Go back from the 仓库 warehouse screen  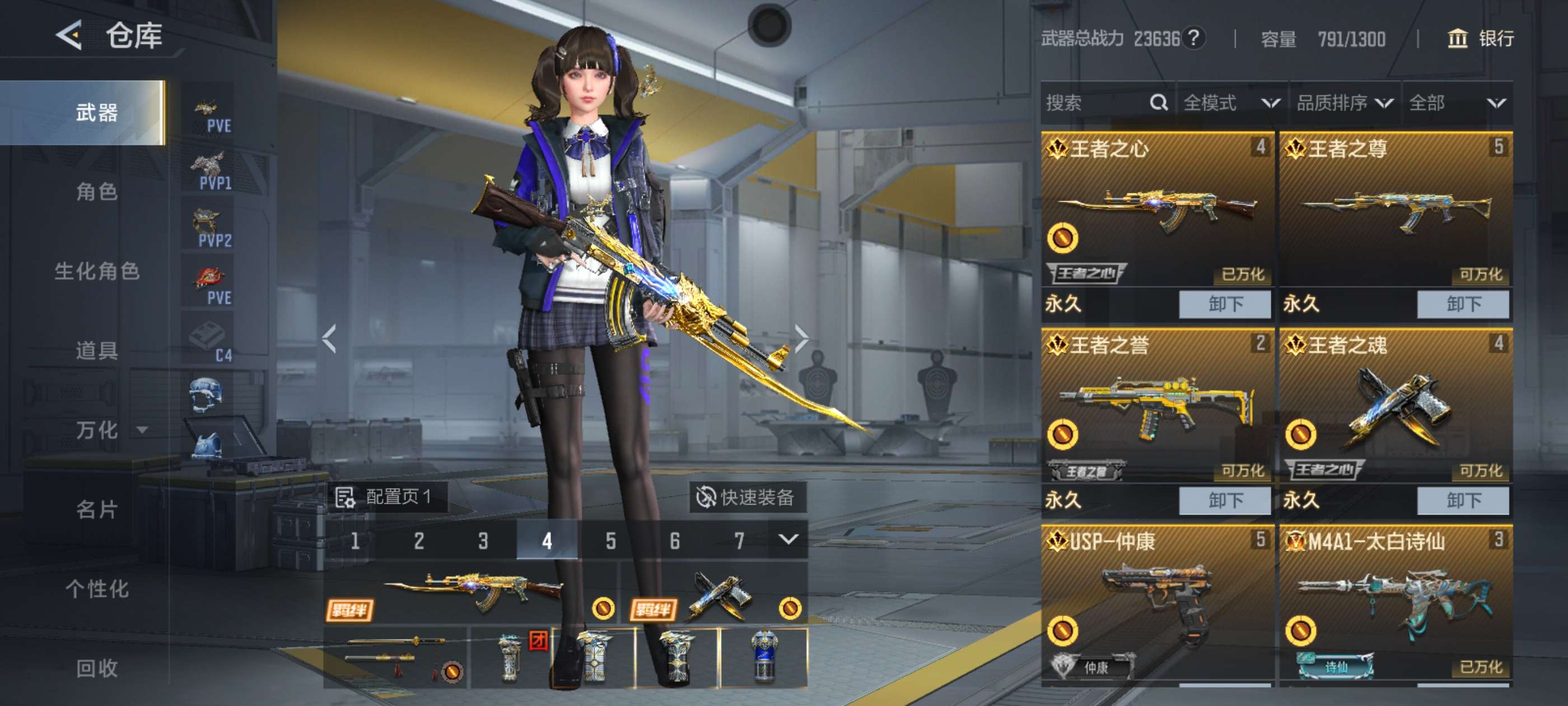coord(69,35)
